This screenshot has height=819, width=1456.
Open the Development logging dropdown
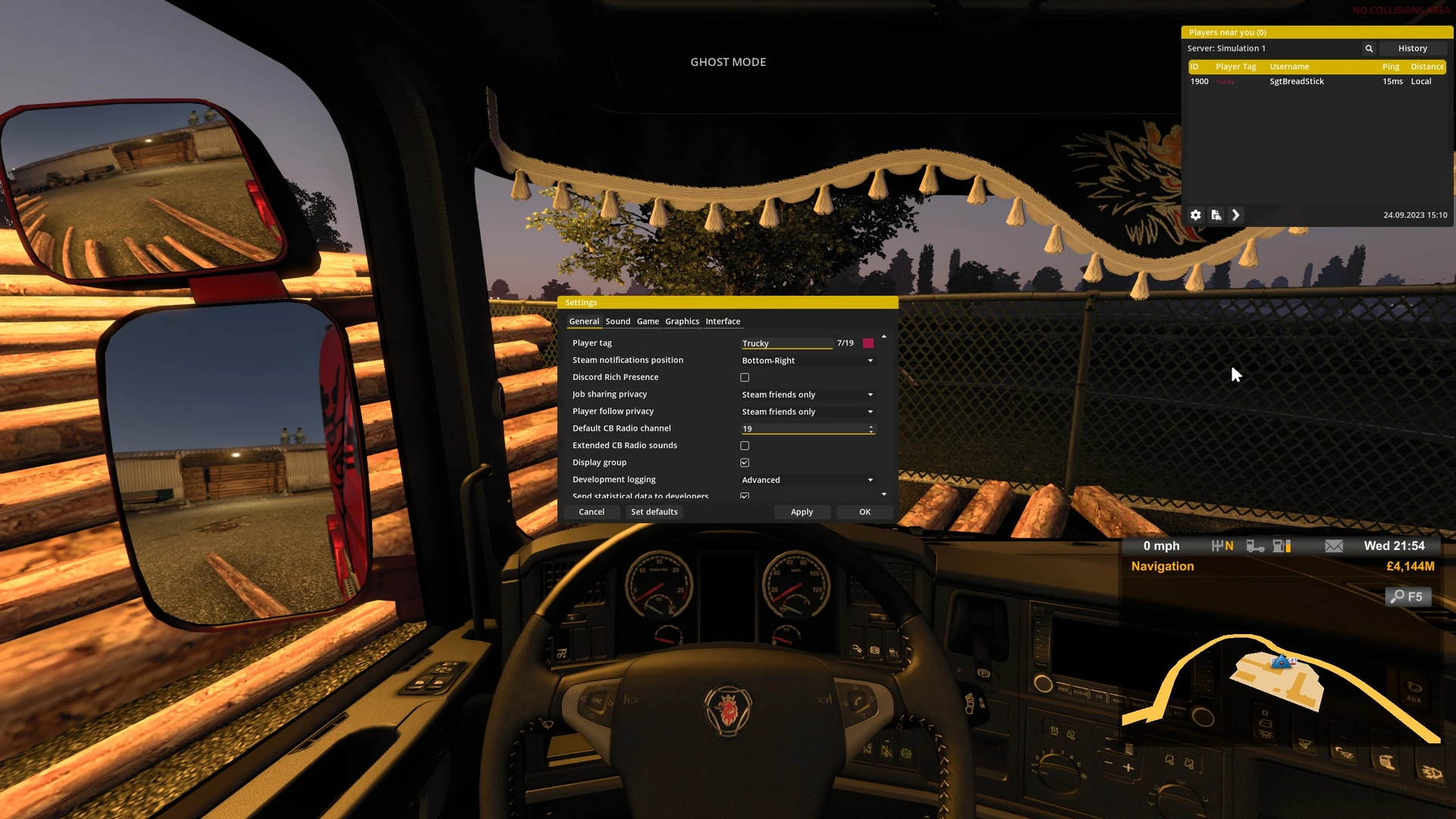[807, 480]
